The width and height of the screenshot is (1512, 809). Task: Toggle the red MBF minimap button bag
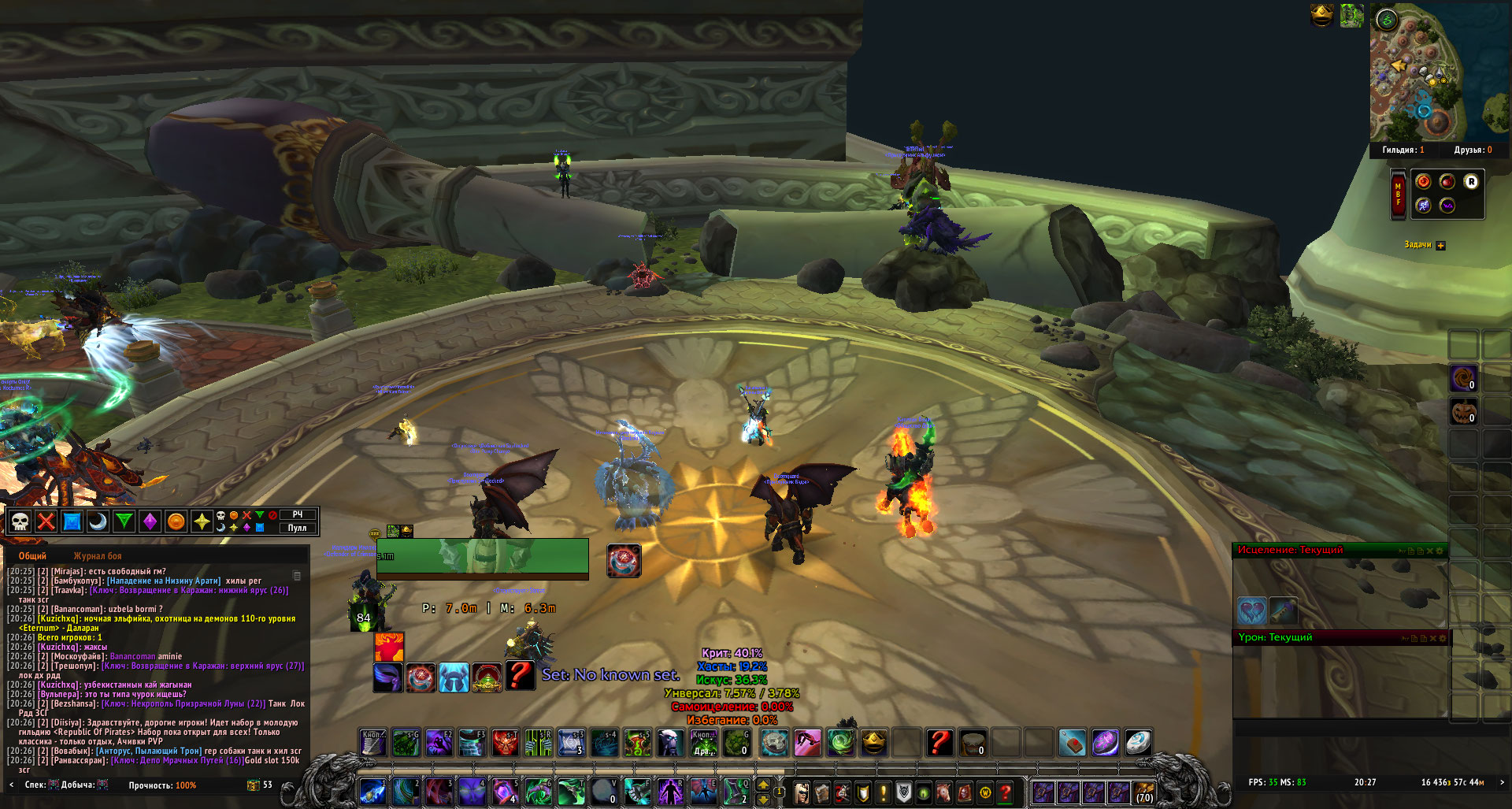pyautogui.click(x=1398, y=194)
